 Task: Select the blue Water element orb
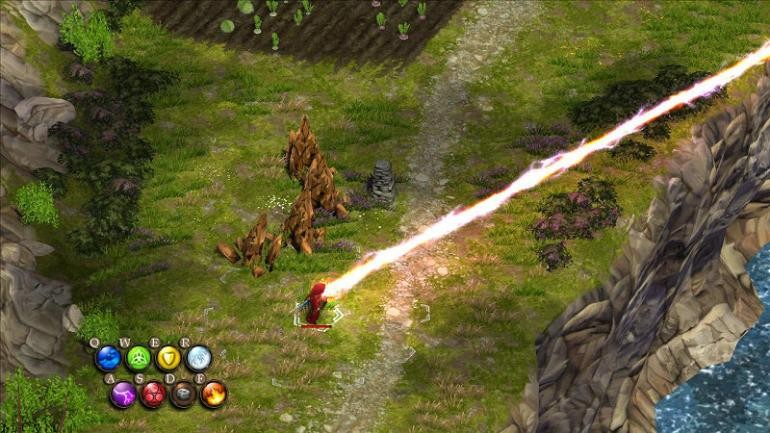click(x=108, y=358)
